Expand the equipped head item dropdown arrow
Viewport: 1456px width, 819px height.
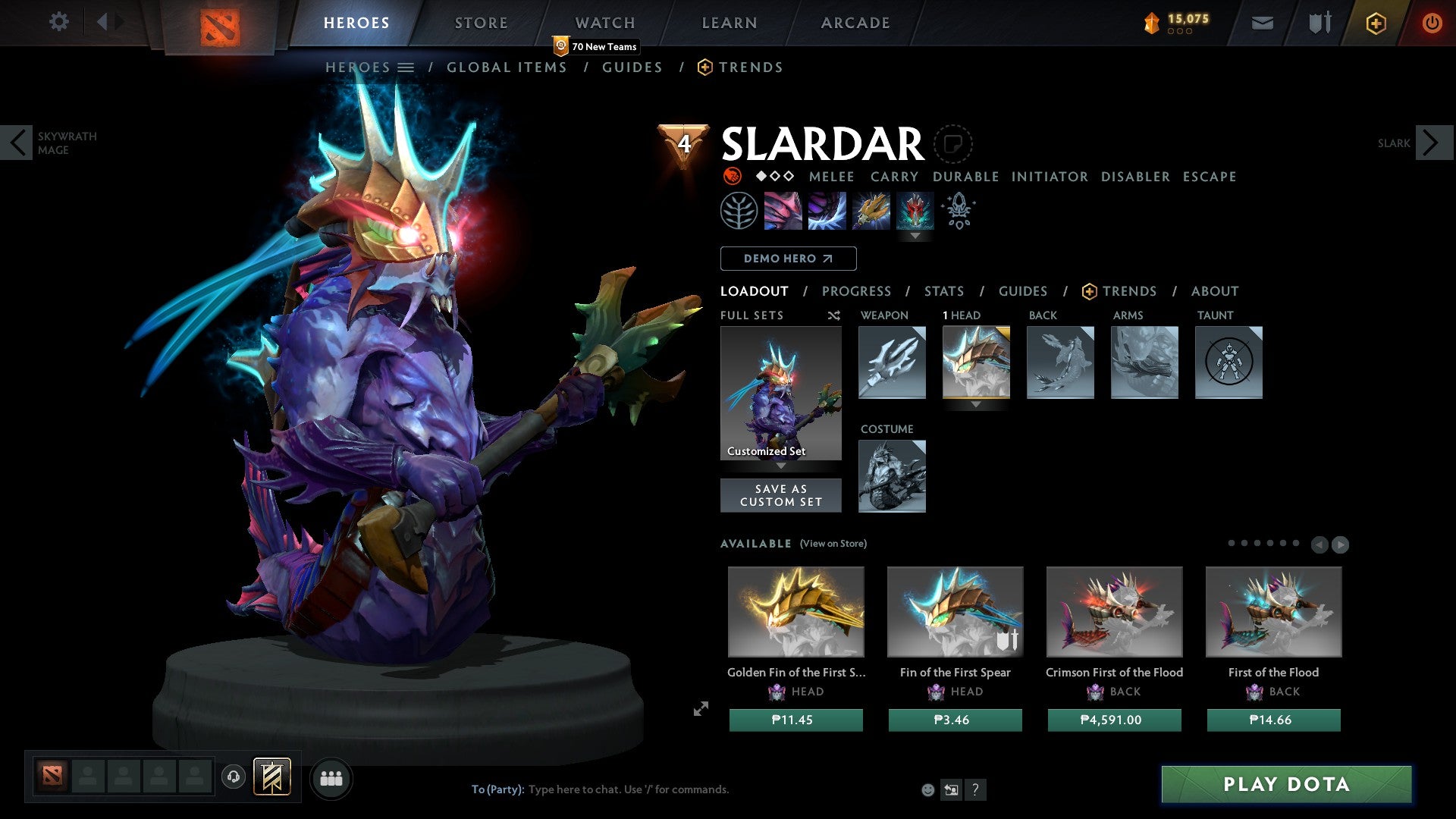click(976, 405)
